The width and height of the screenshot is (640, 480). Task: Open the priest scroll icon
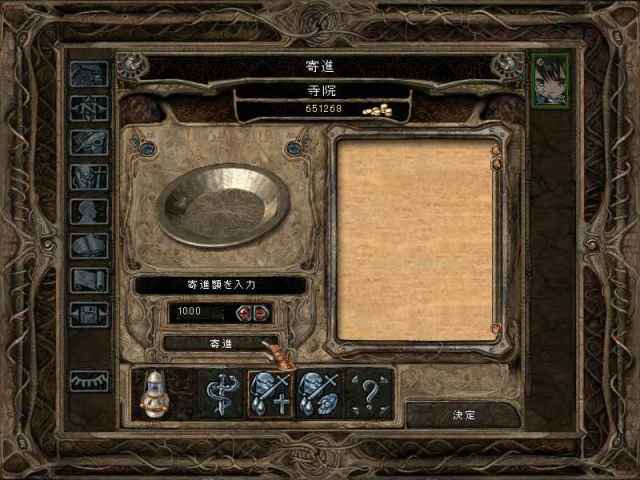89,280
